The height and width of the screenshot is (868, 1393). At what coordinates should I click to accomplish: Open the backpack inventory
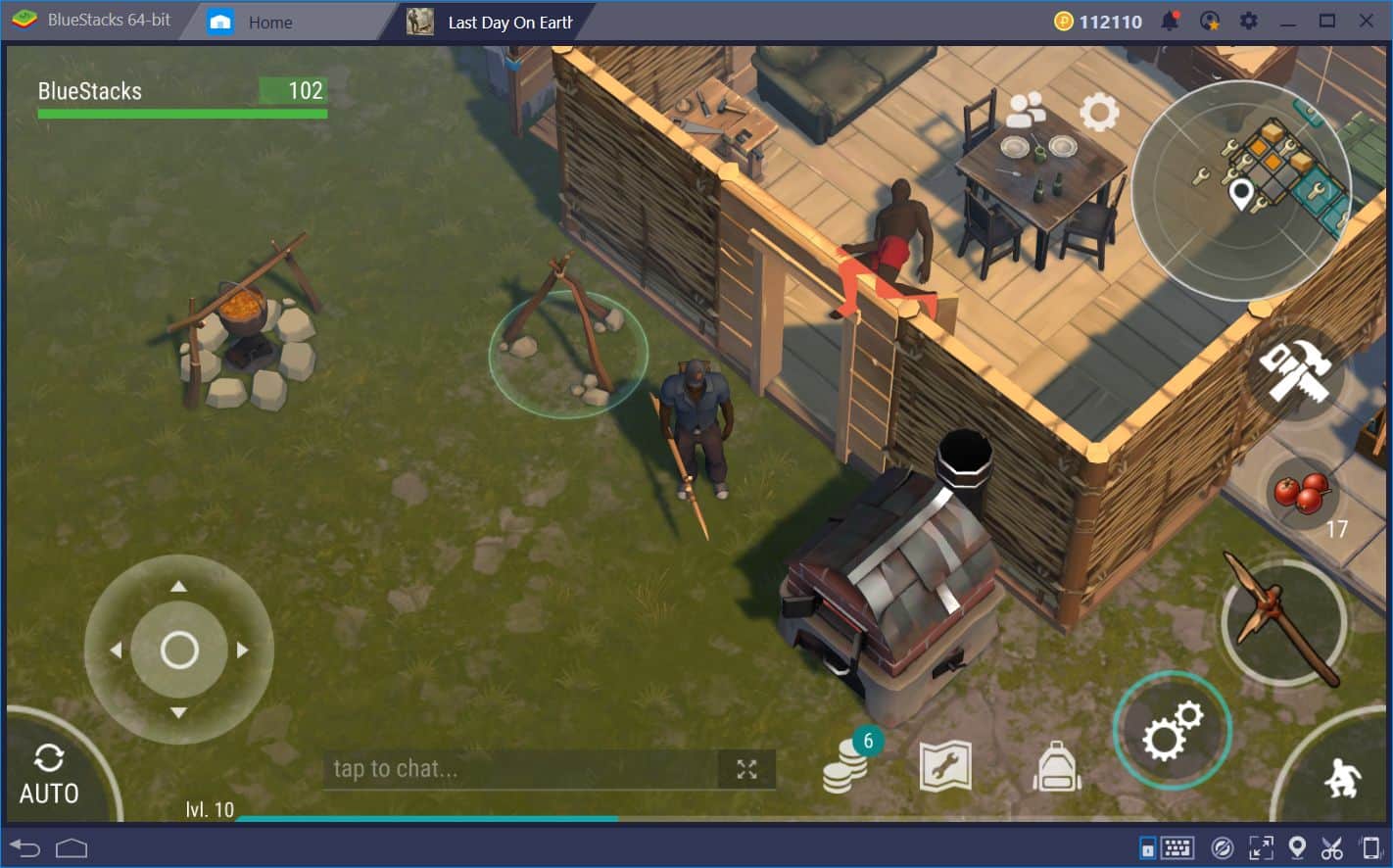pos(1055,767)
